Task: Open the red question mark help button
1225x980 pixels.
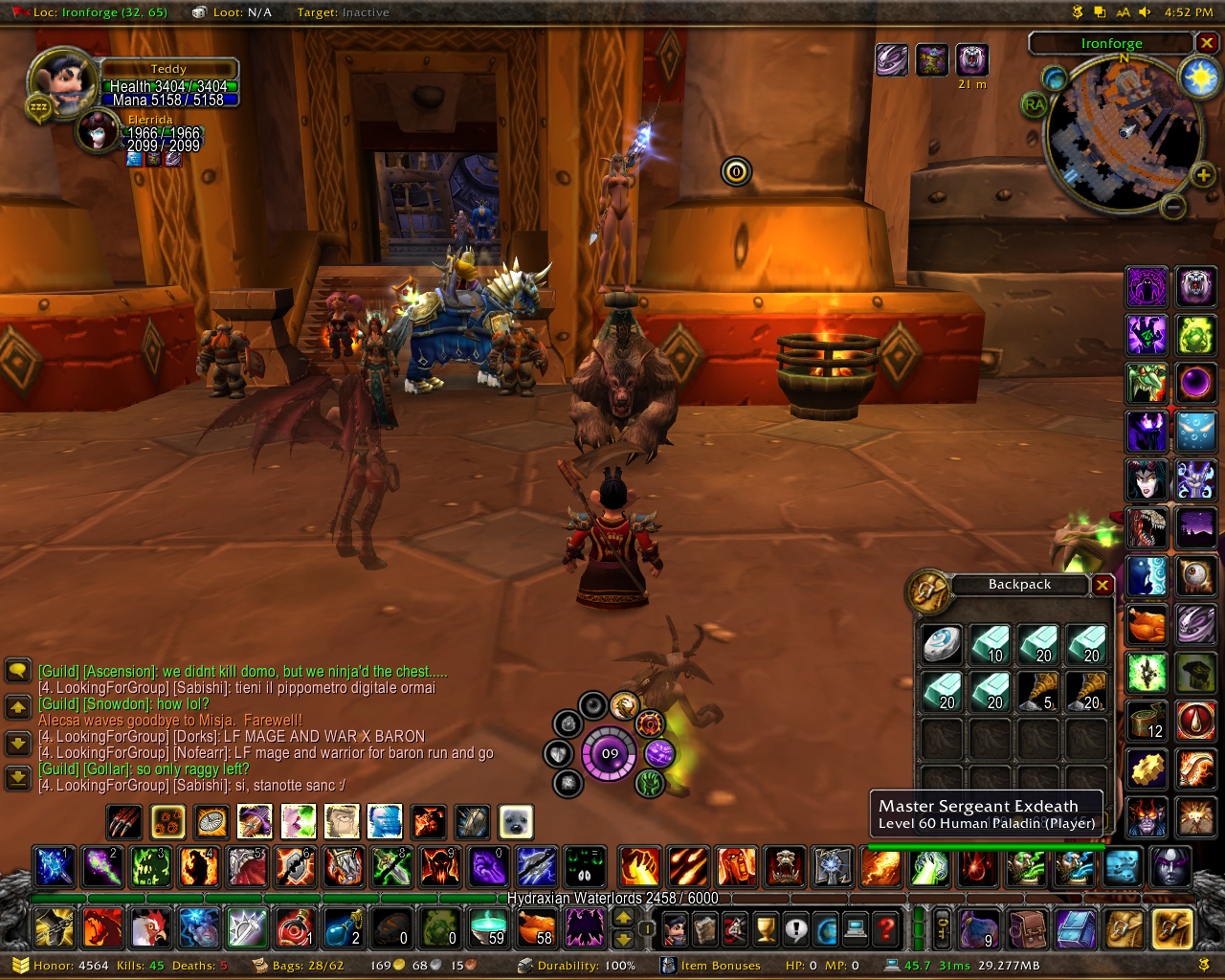Action: click(x=887, y=928)
